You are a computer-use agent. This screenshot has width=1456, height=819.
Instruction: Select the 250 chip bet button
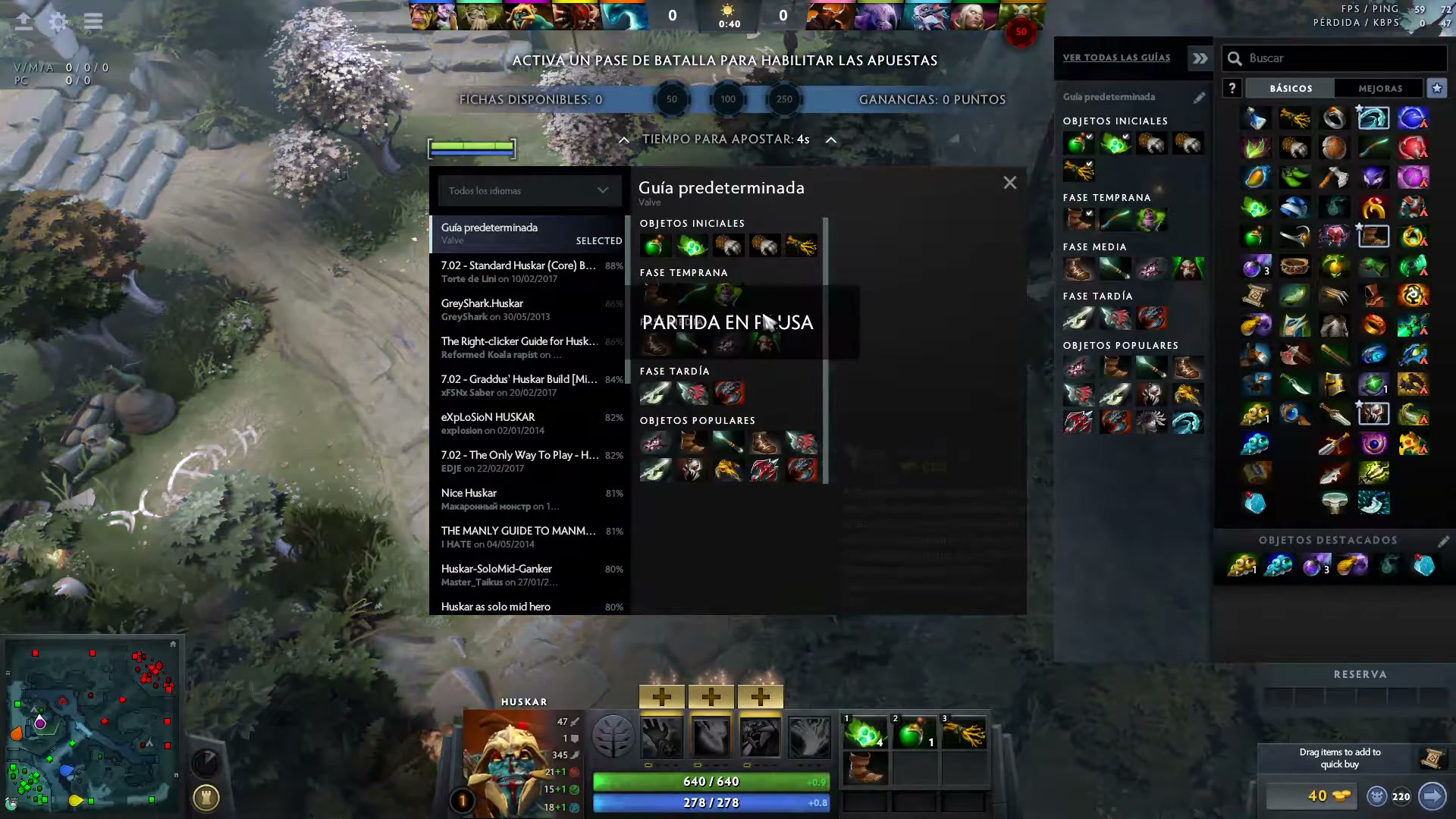pyautogui.click(x=784, y=99)
